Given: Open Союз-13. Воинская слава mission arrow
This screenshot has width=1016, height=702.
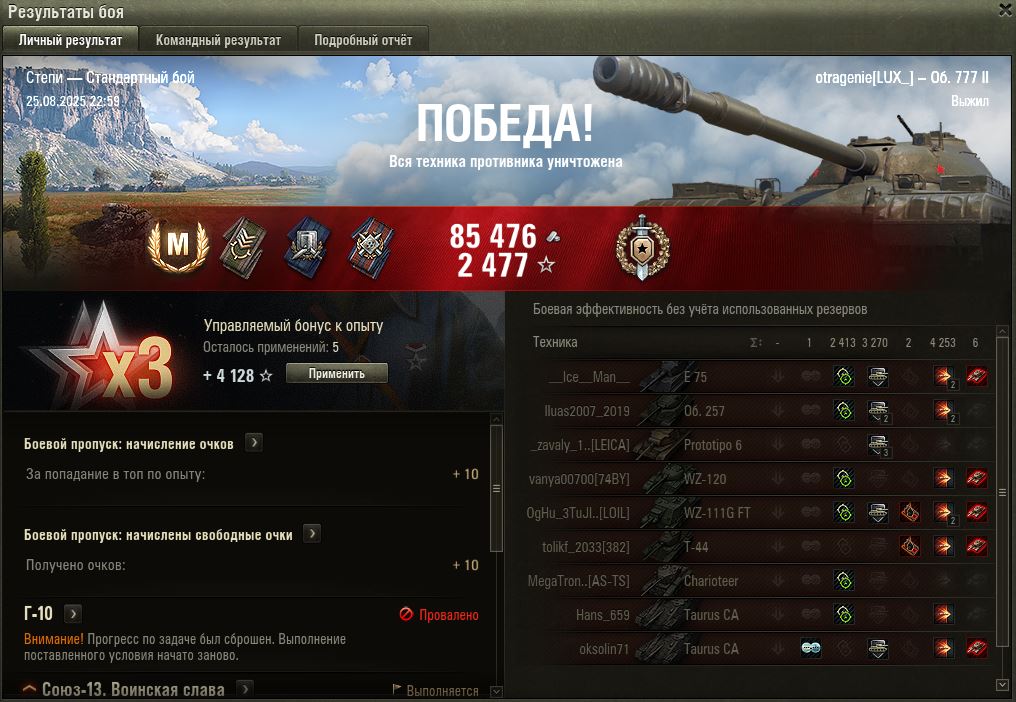Looking at the screenshot, I should pos(244,689).
